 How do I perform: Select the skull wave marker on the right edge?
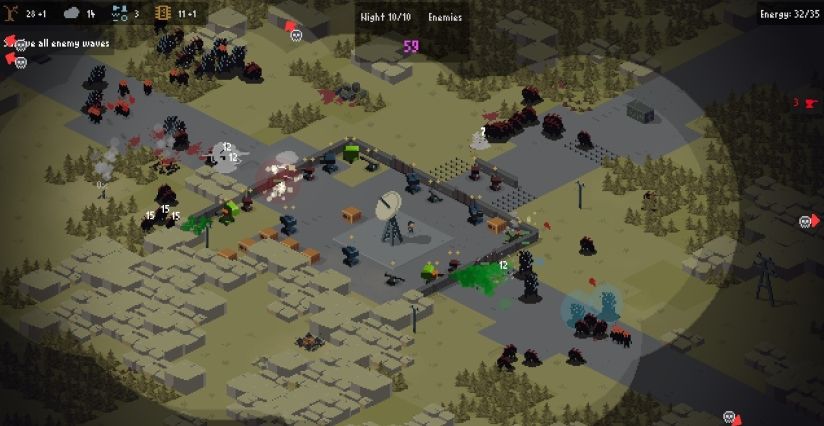tap(807, 221)
